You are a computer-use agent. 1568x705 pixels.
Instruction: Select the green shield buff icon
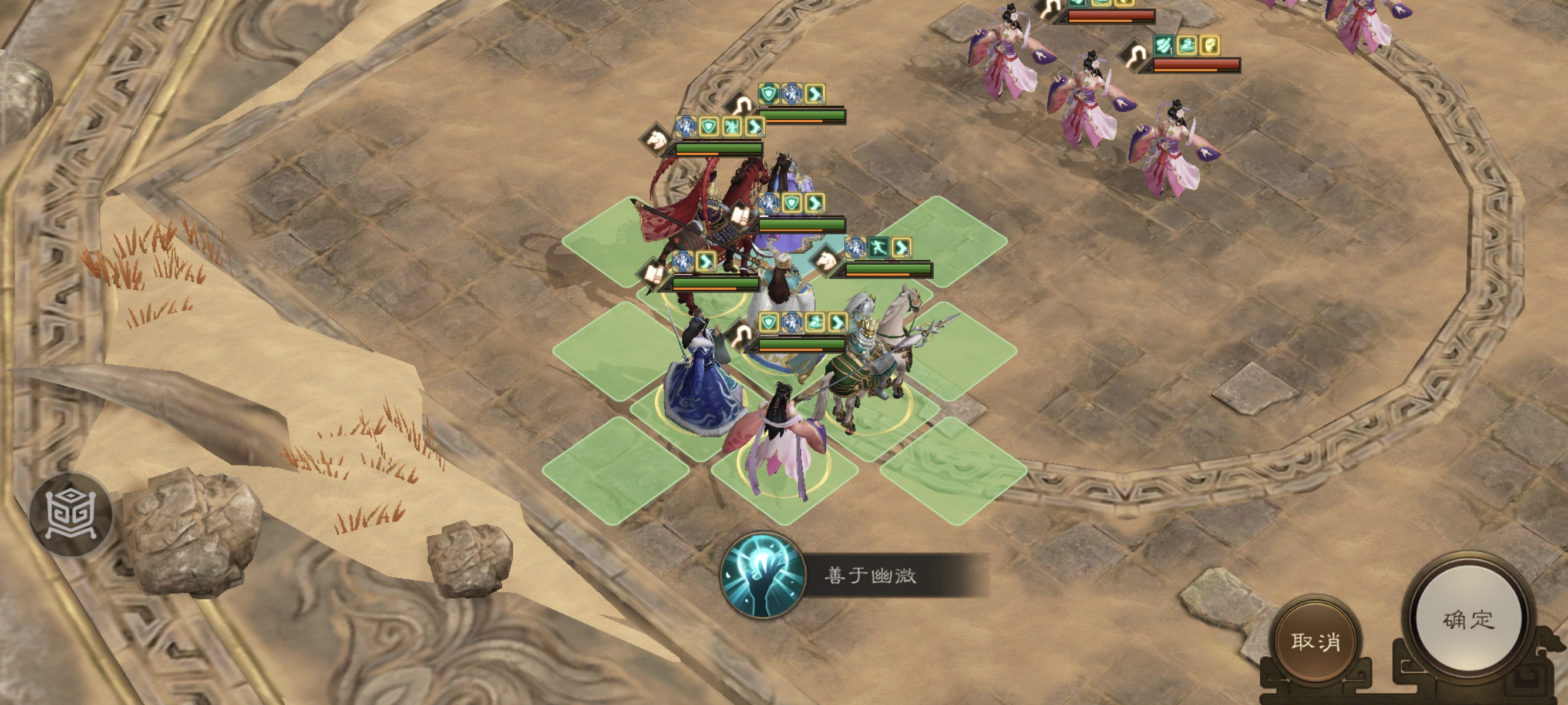point(769,95)
